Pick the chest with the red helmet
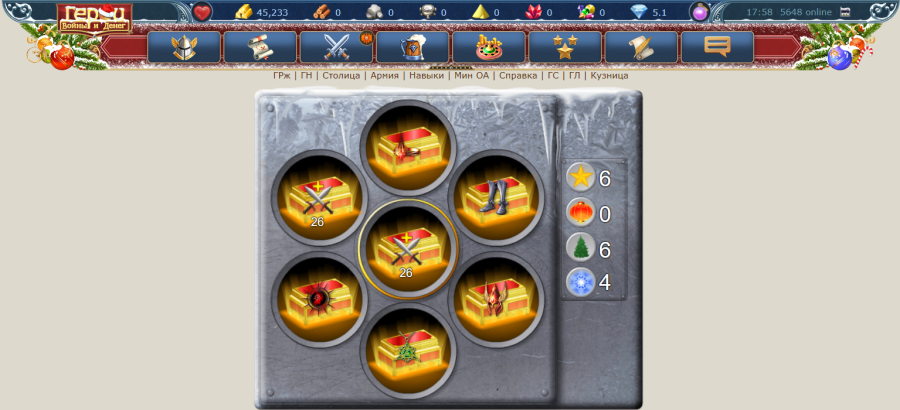This screenshot has width=900, height=410. pos(497,298)
